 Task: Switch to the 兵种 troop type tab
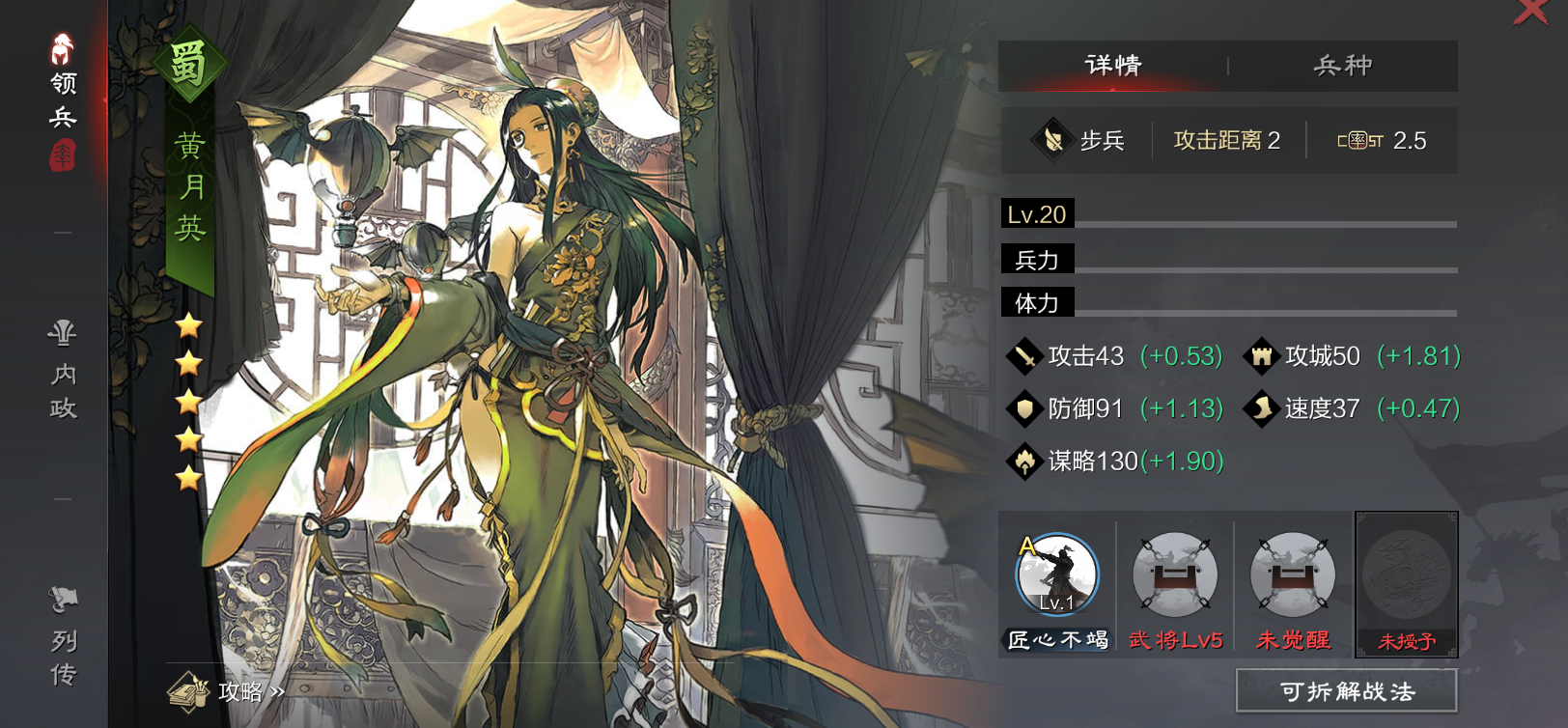(x=1342, y=66)
